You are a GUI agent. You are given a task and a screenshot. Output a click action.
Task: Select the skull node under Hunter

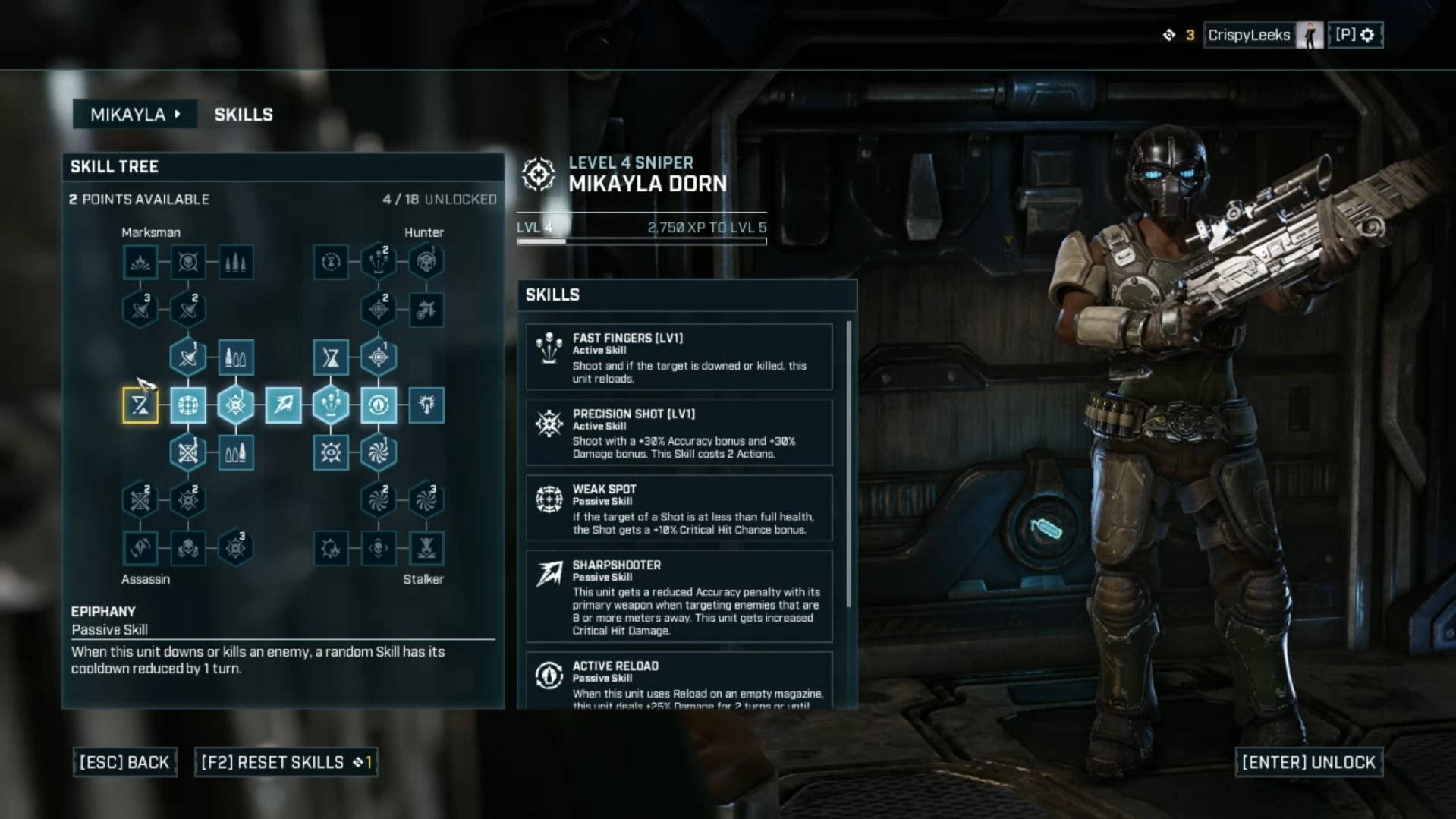(426, 263)
